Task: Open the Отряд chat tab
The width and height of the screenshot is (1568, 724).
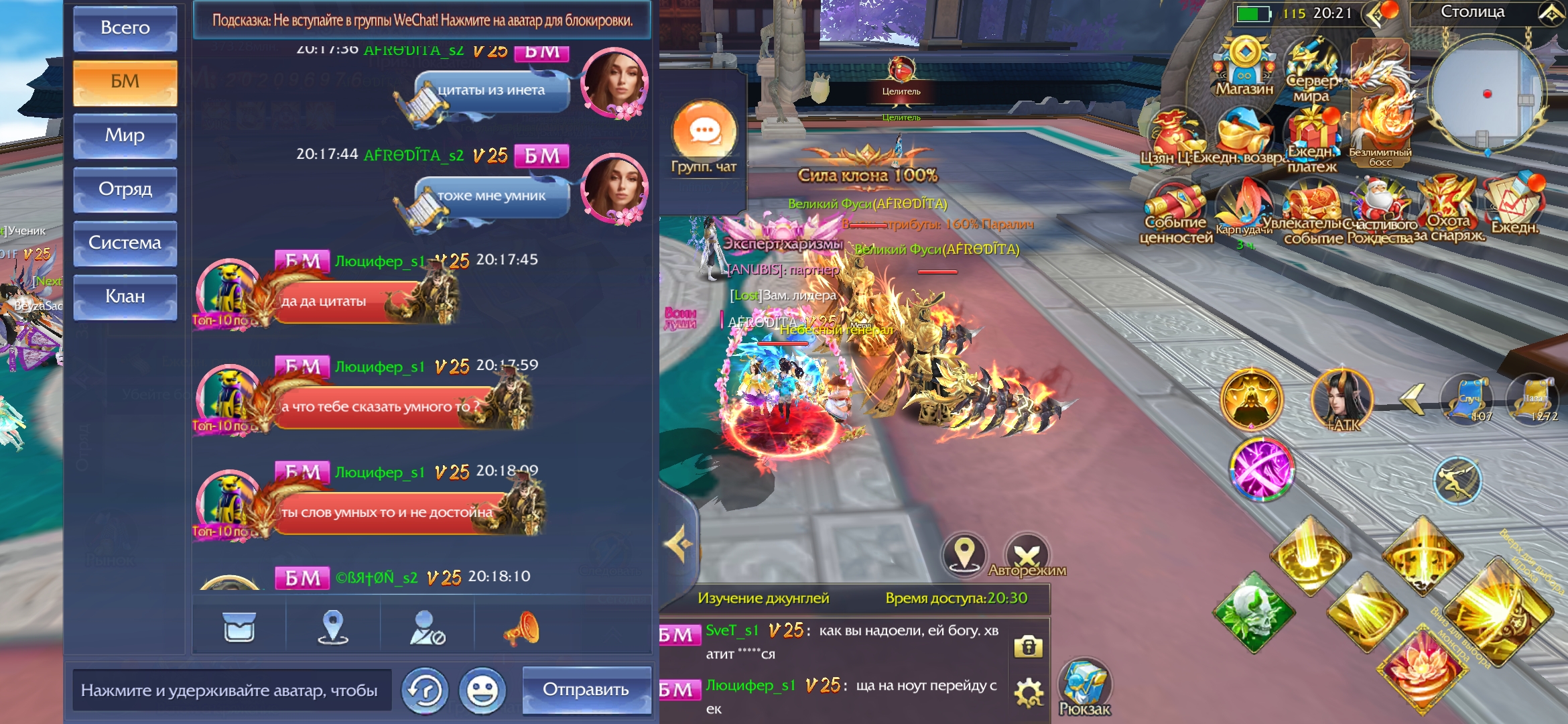Action: (125, 189)
